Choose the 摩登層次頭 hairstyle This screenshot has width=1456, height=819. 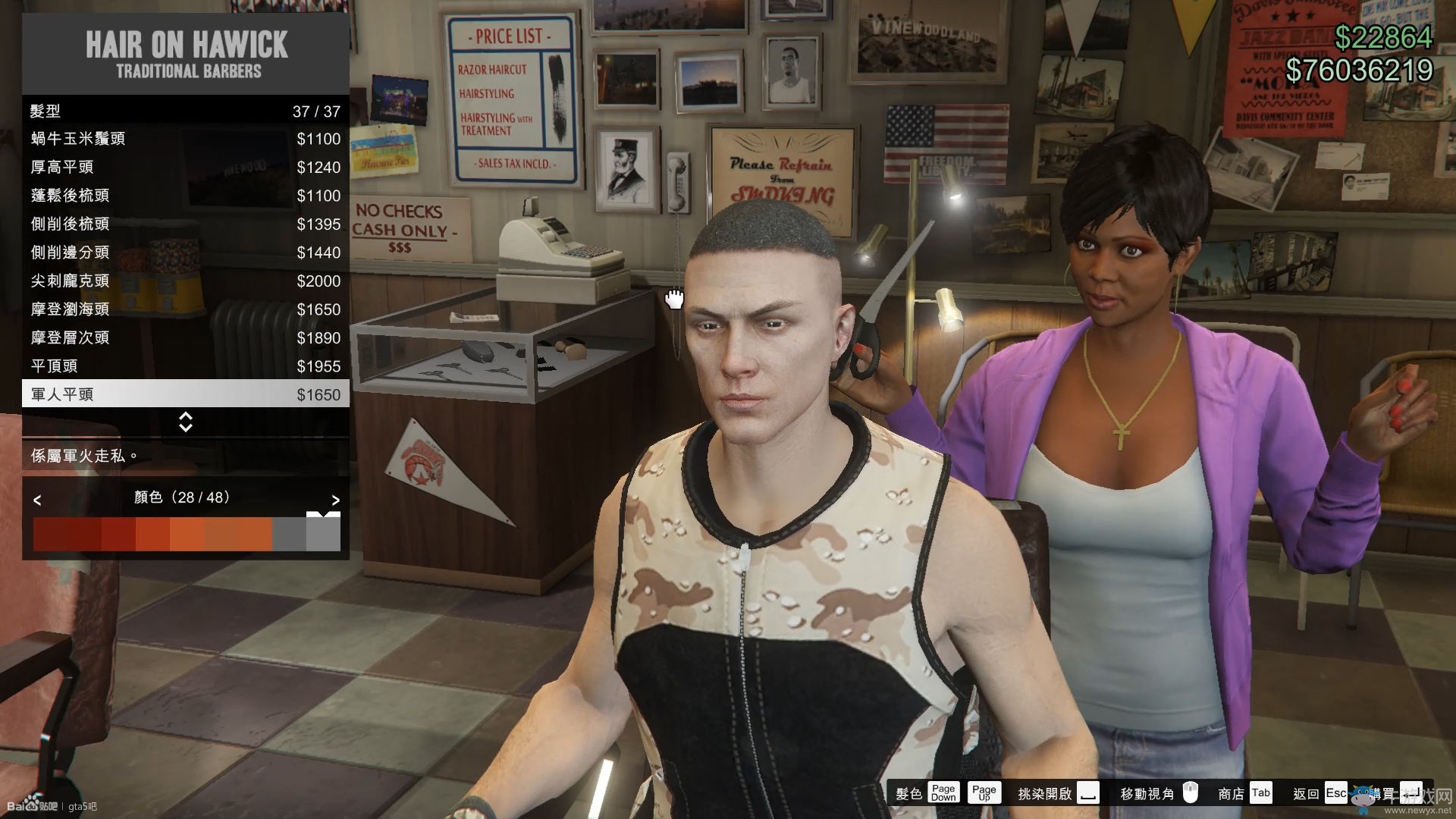[185, 337]
